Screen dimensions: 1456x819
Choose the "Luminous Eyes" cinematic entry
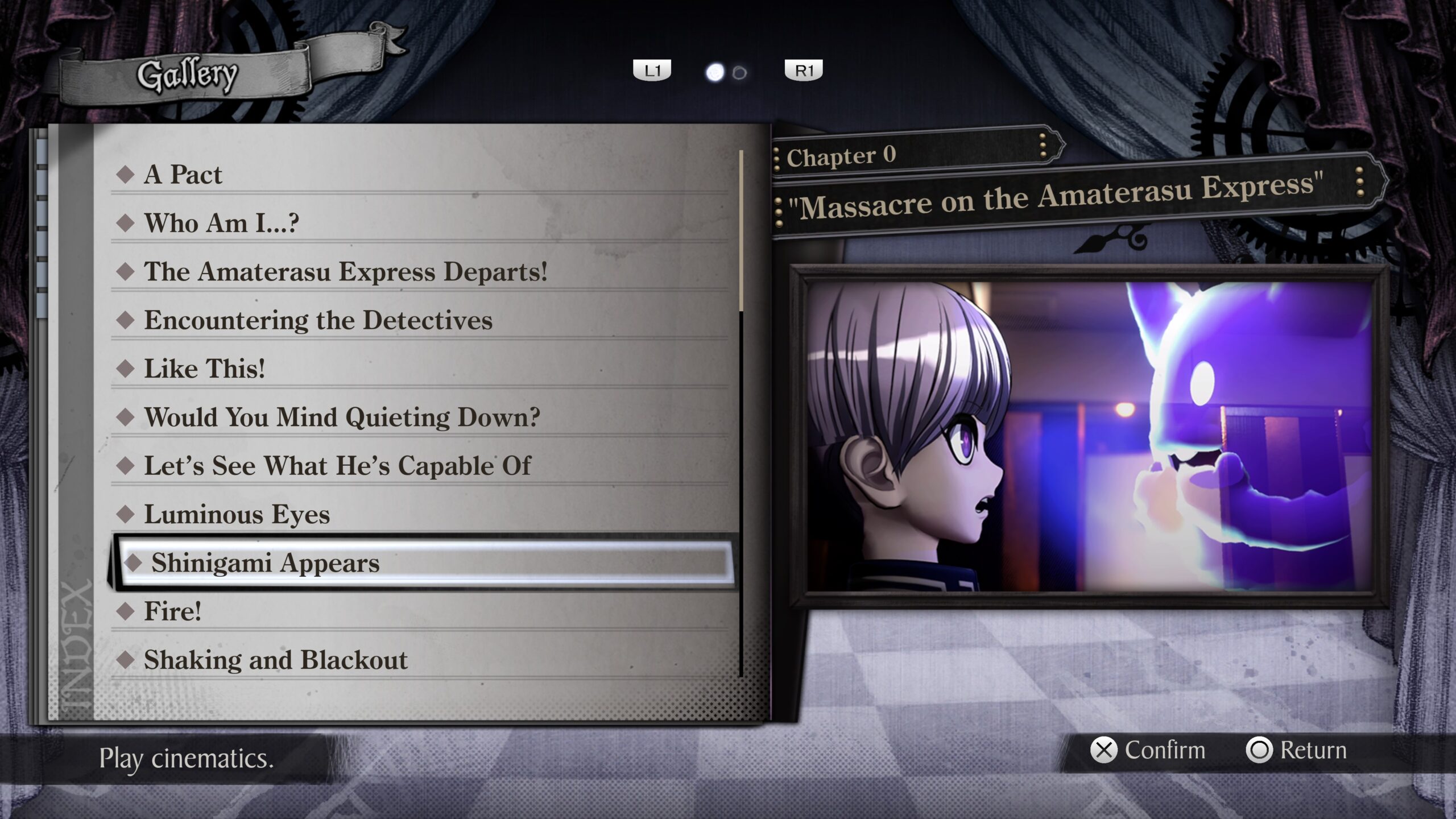(x=237, y=515)
